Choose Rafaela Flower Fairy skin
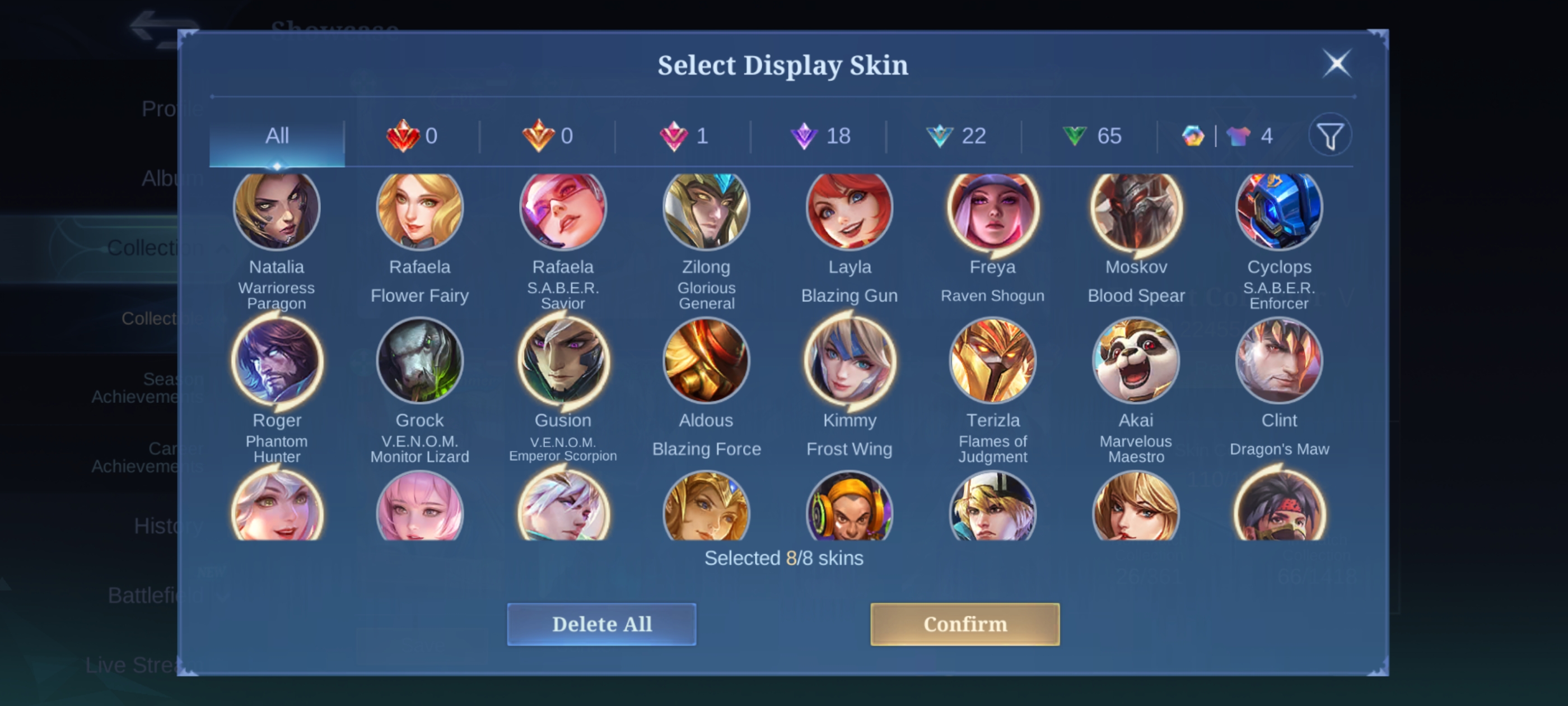1568x706 pixels. click(x=420, y=210)
